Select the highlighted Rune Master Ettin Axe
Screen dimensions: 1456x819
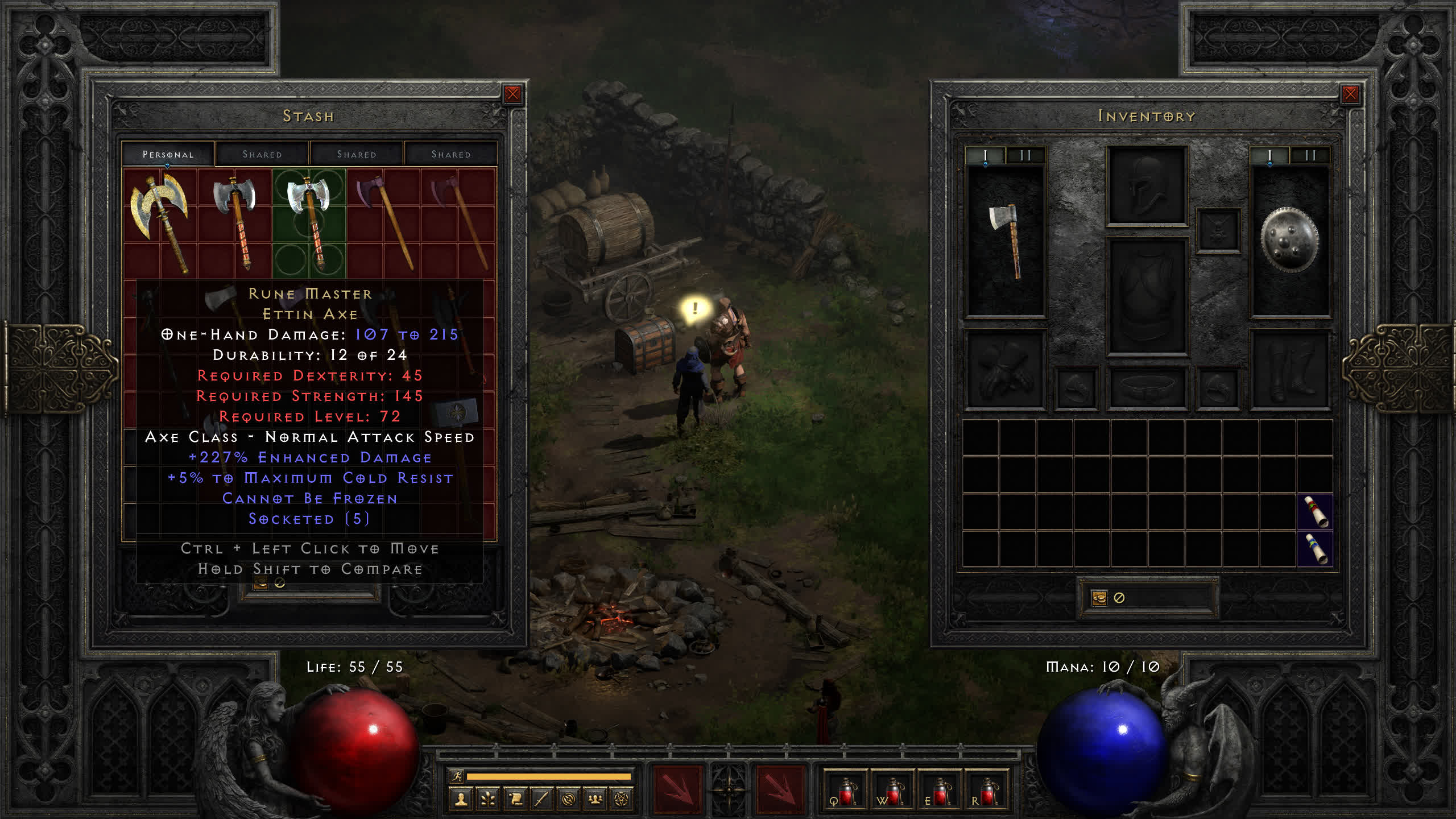point(309,222)
